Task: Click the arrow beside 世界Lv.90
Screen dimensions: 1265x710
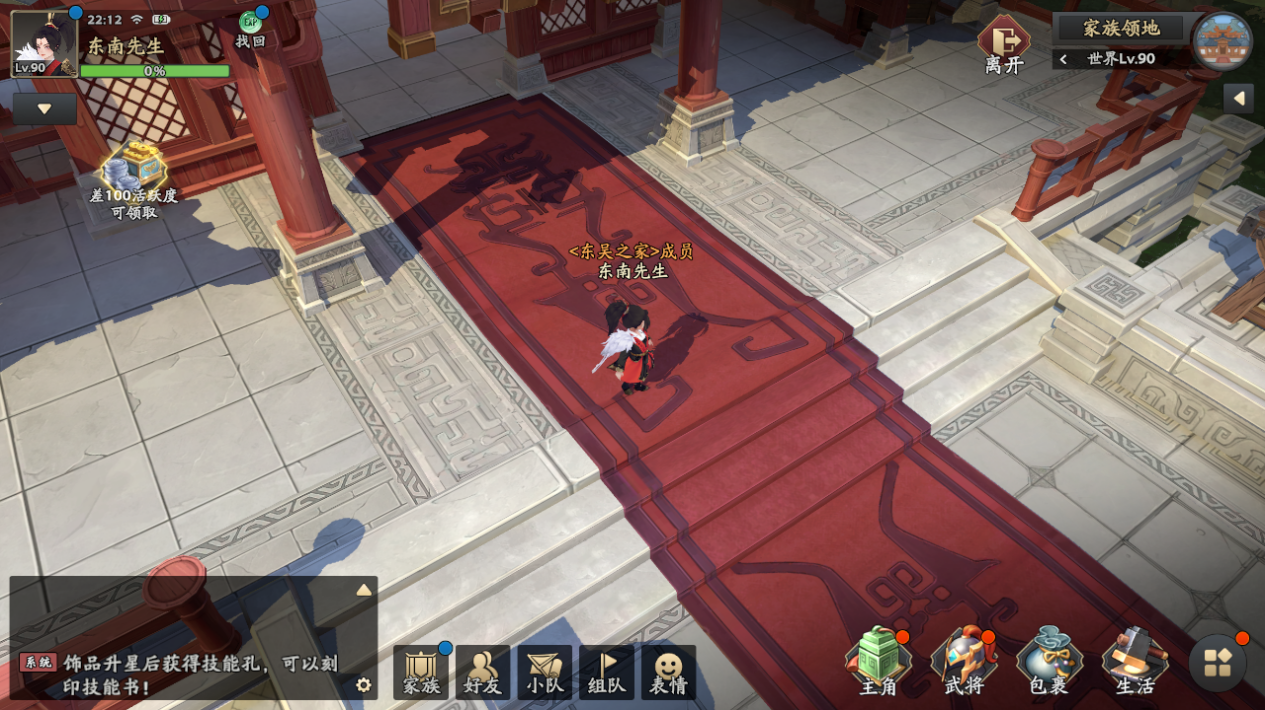Action: point(1064,59)
